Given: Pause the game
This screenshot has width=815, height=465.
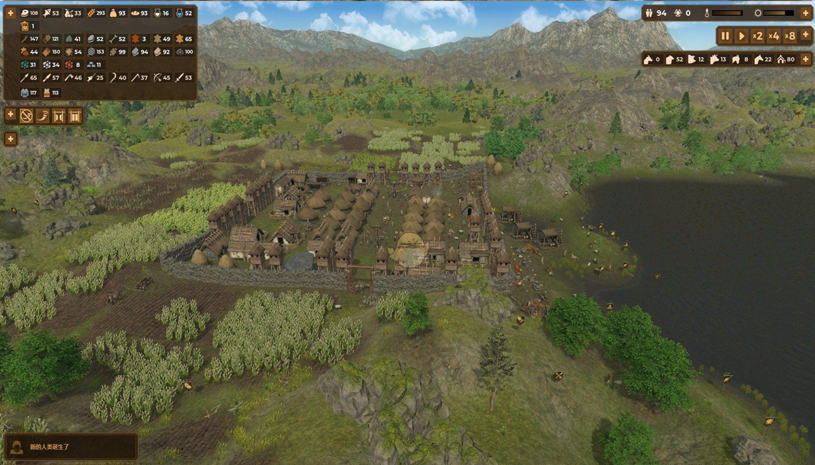Looking at the screenshot, I should (x=725, y=36).
